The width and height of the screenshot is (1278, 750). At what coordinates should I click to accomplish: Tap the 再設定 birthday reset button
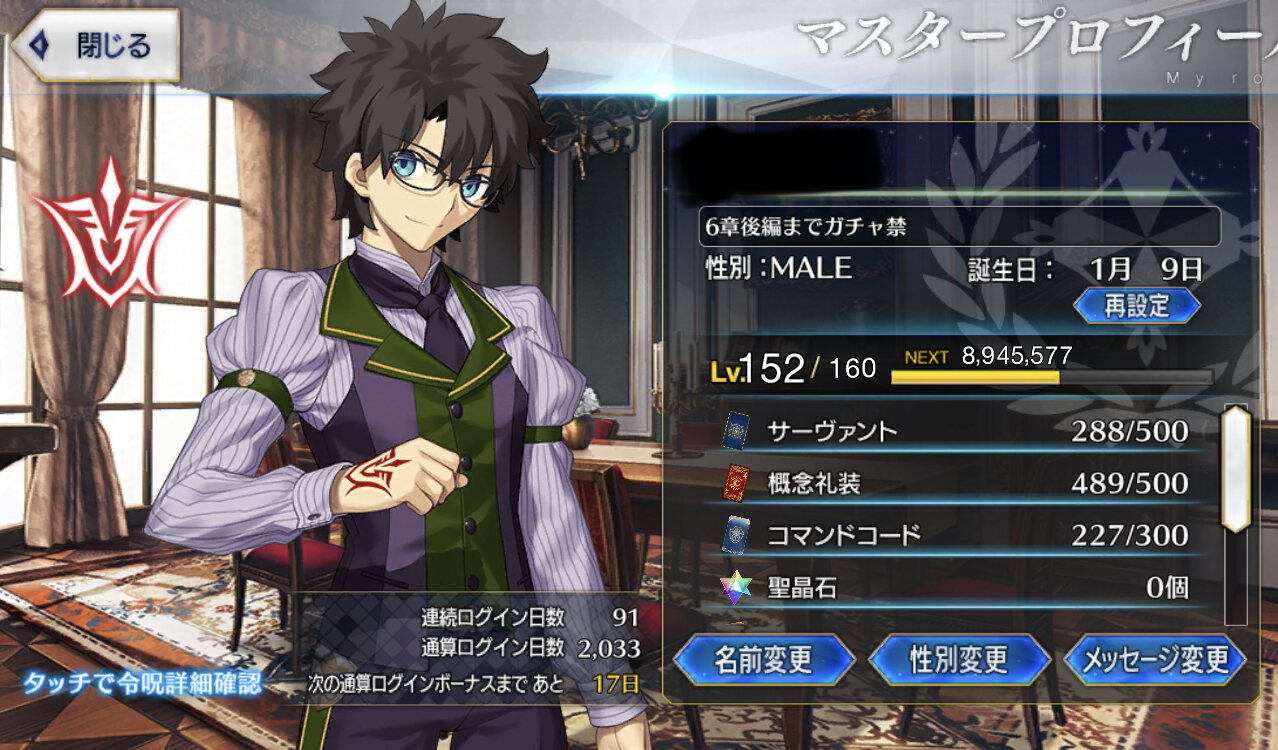point(1136,304)
